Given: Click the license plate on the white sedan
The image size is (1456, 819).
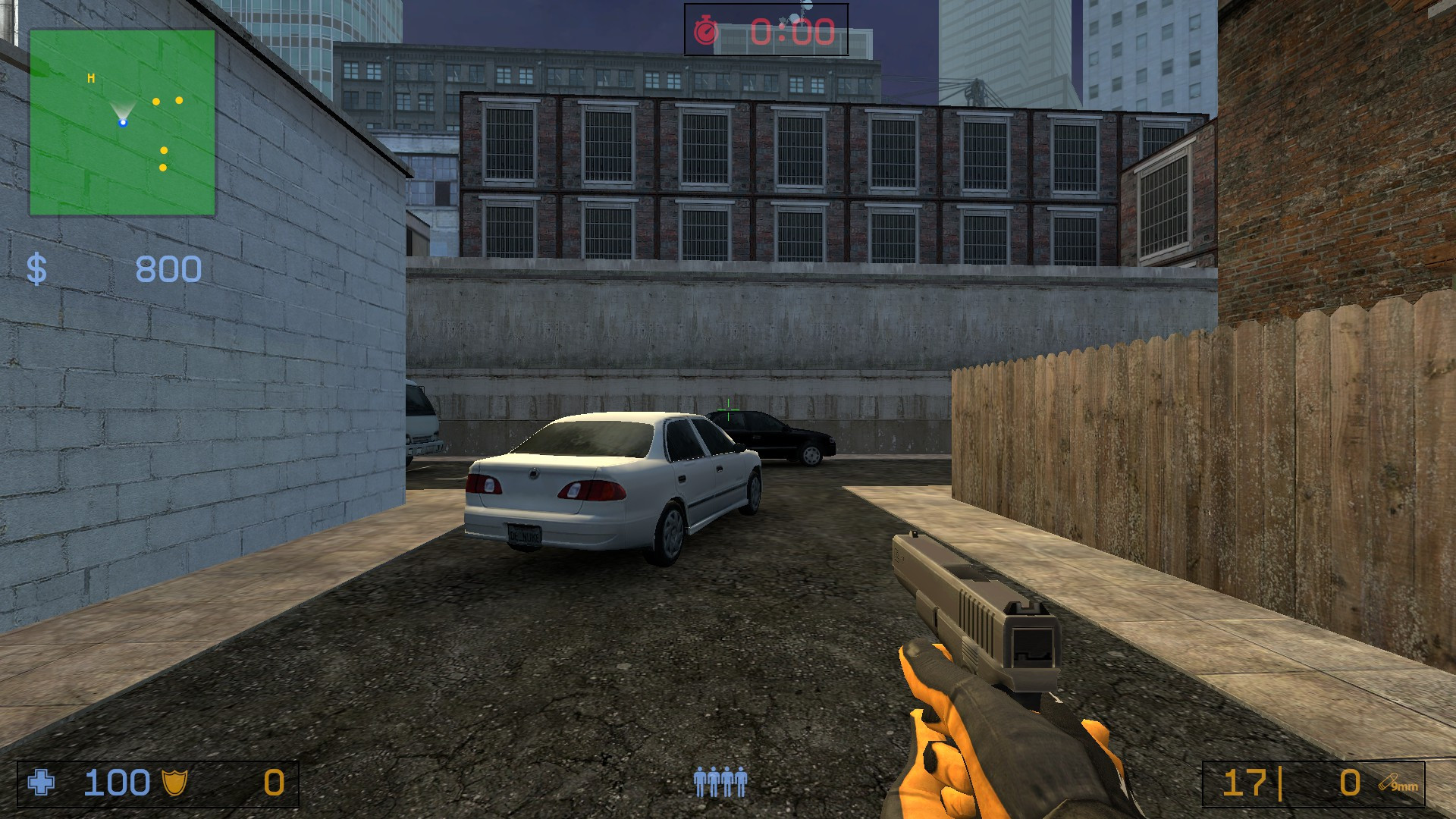Looking at the screenshot, I should pos(523,535).
